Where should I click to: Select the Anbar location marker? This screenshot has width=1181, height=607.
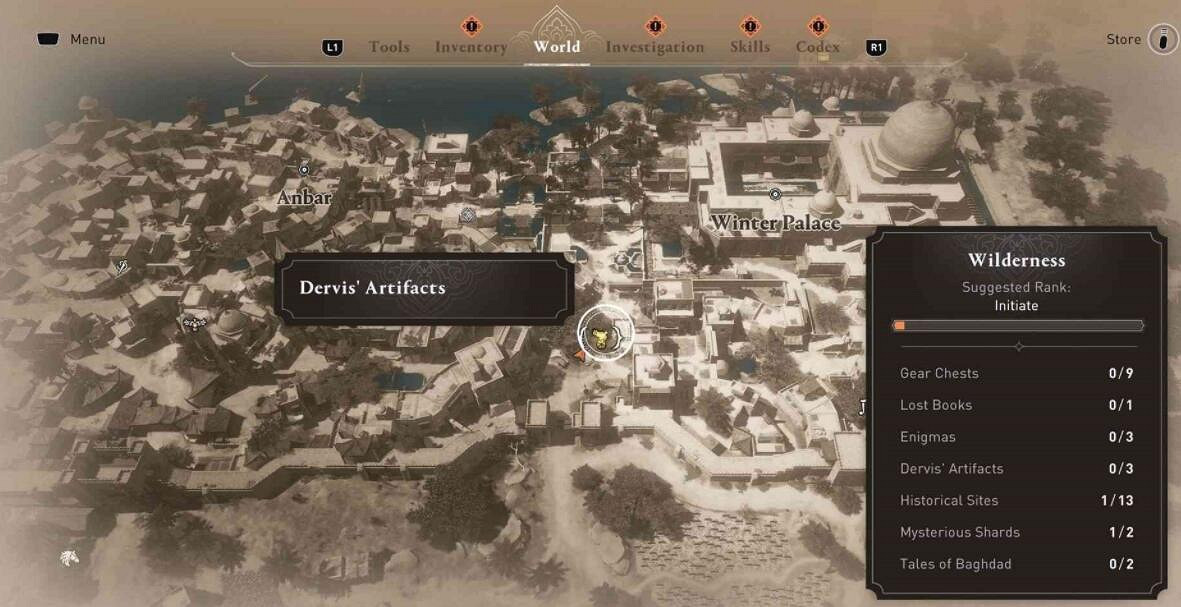pos(304,170)
